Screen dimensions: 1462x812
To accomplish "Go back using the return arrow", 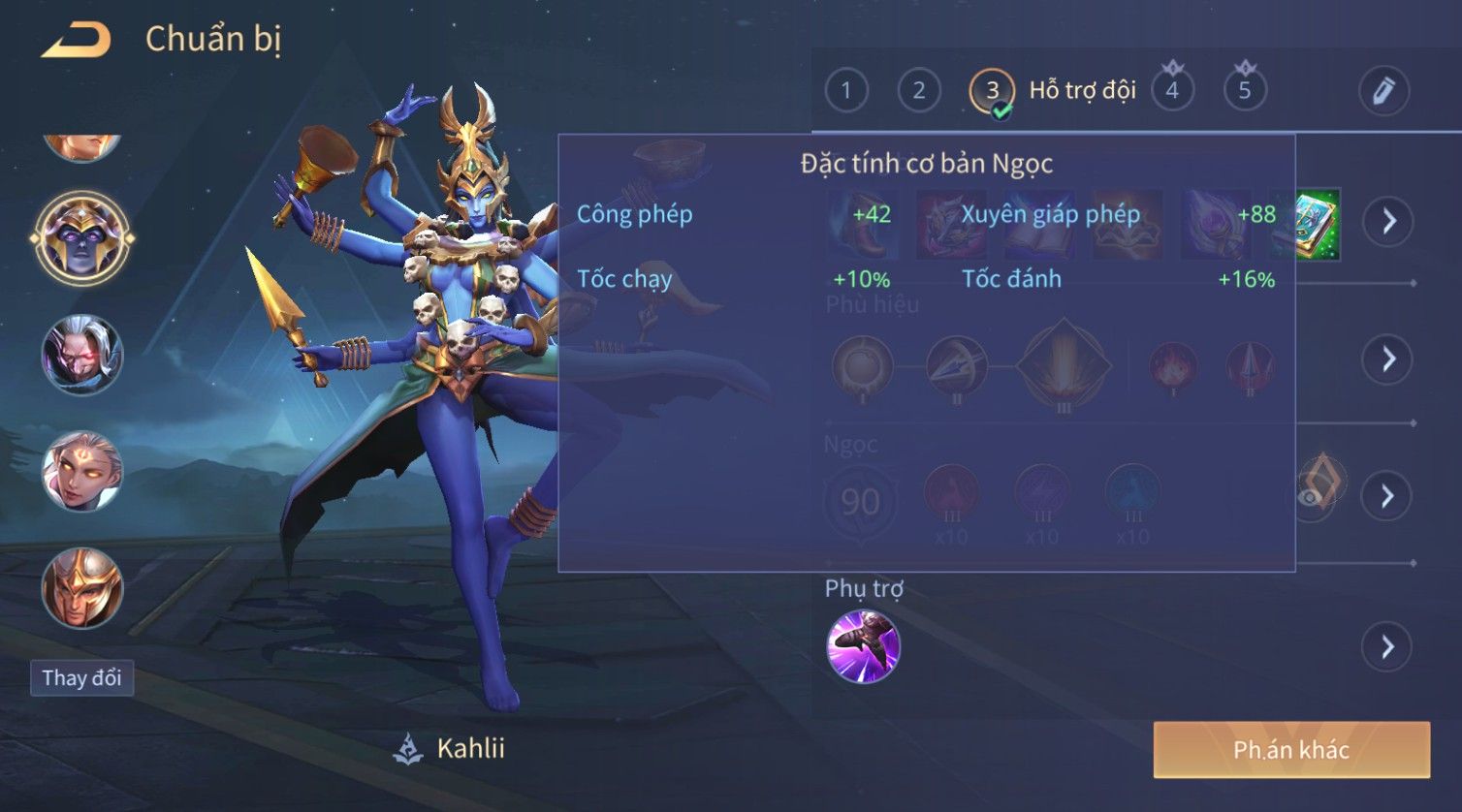I will click(76, 40).
